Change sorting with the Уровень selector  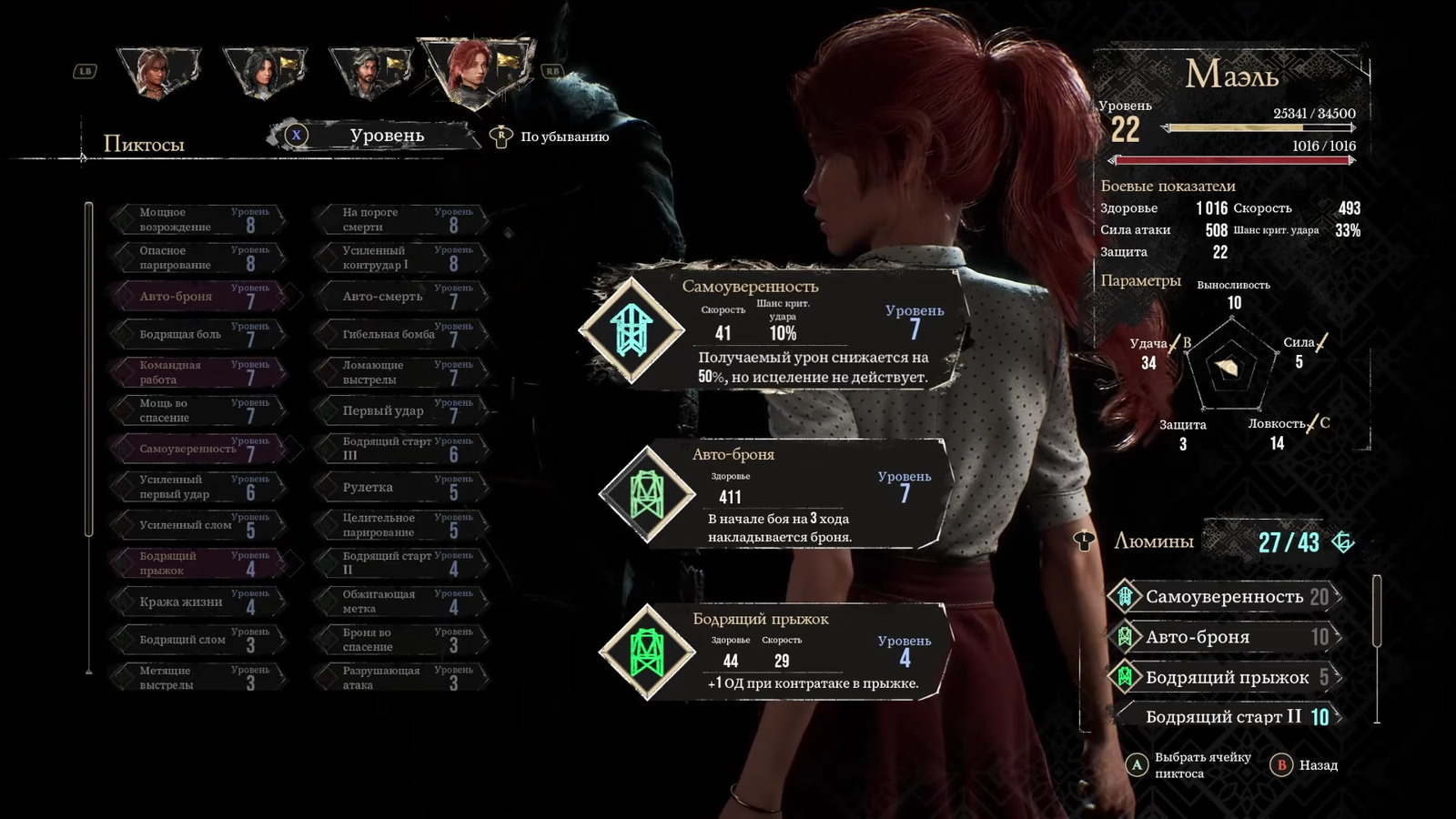(386, 136)
